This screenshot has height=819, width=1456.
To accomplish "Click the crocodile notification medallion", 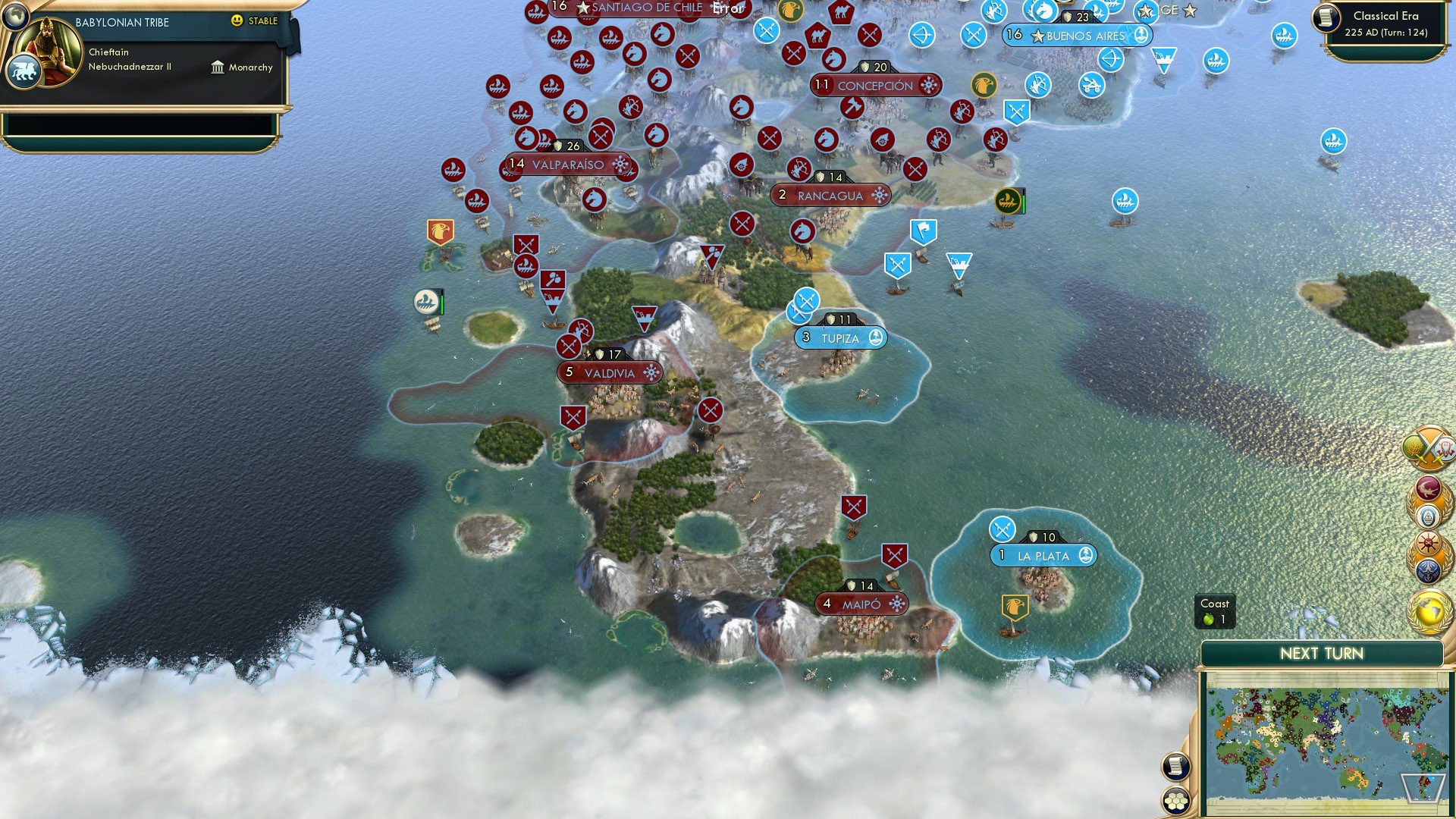I will (x=1429, y=488).
